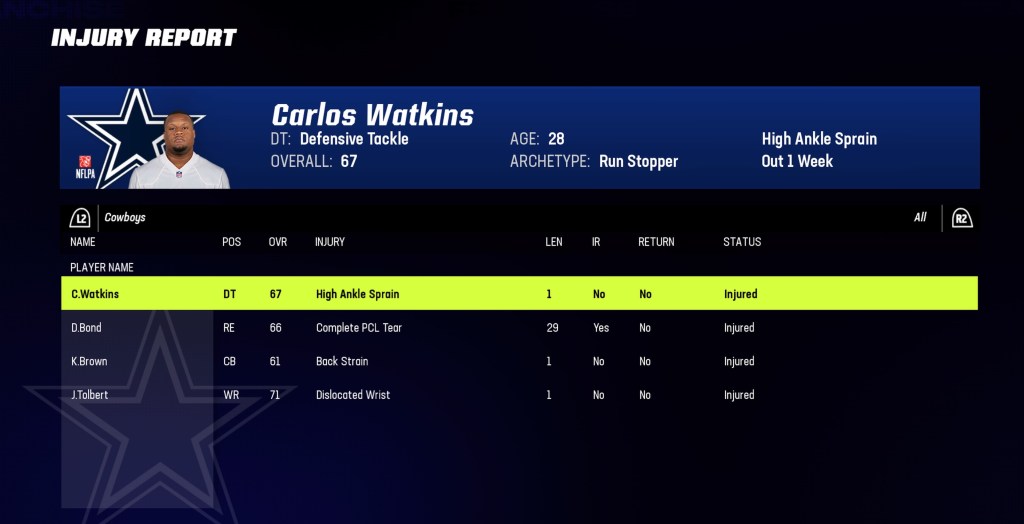Open Carlos Watkins player portrait card
1024x524 pixels.
click(x=180, y=150)
